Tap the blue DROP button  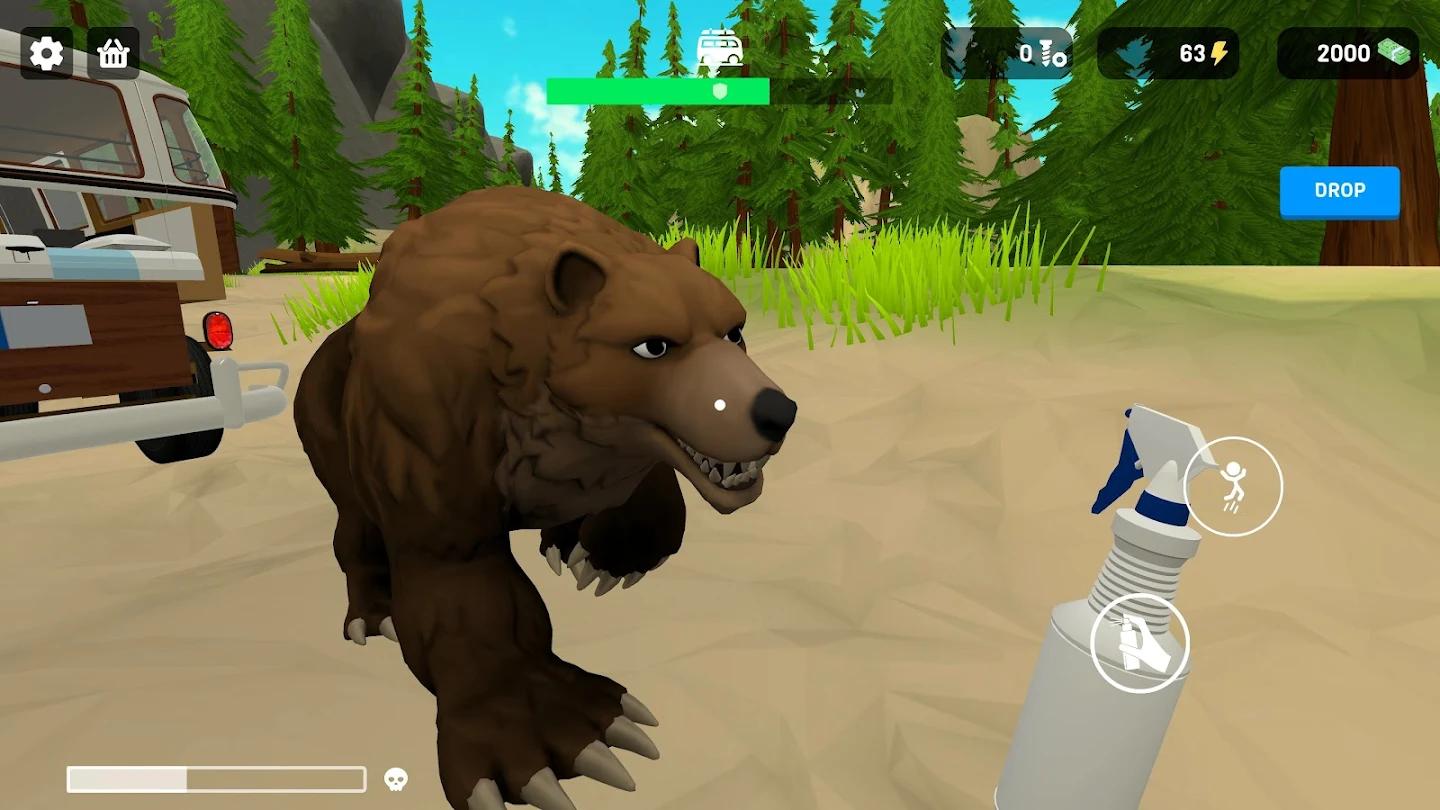click(1339, 191)
